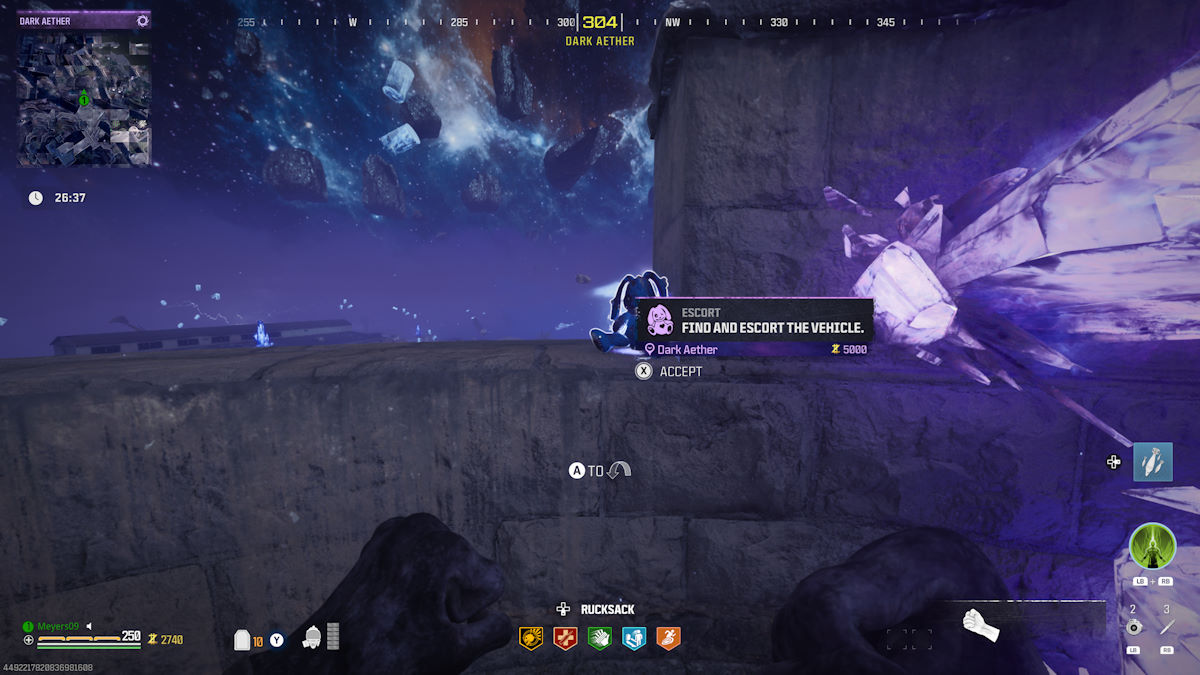The image size is (1200, 675).
Task: Click the speaker icon beside Meyers09
Action: tap(89, 626)
